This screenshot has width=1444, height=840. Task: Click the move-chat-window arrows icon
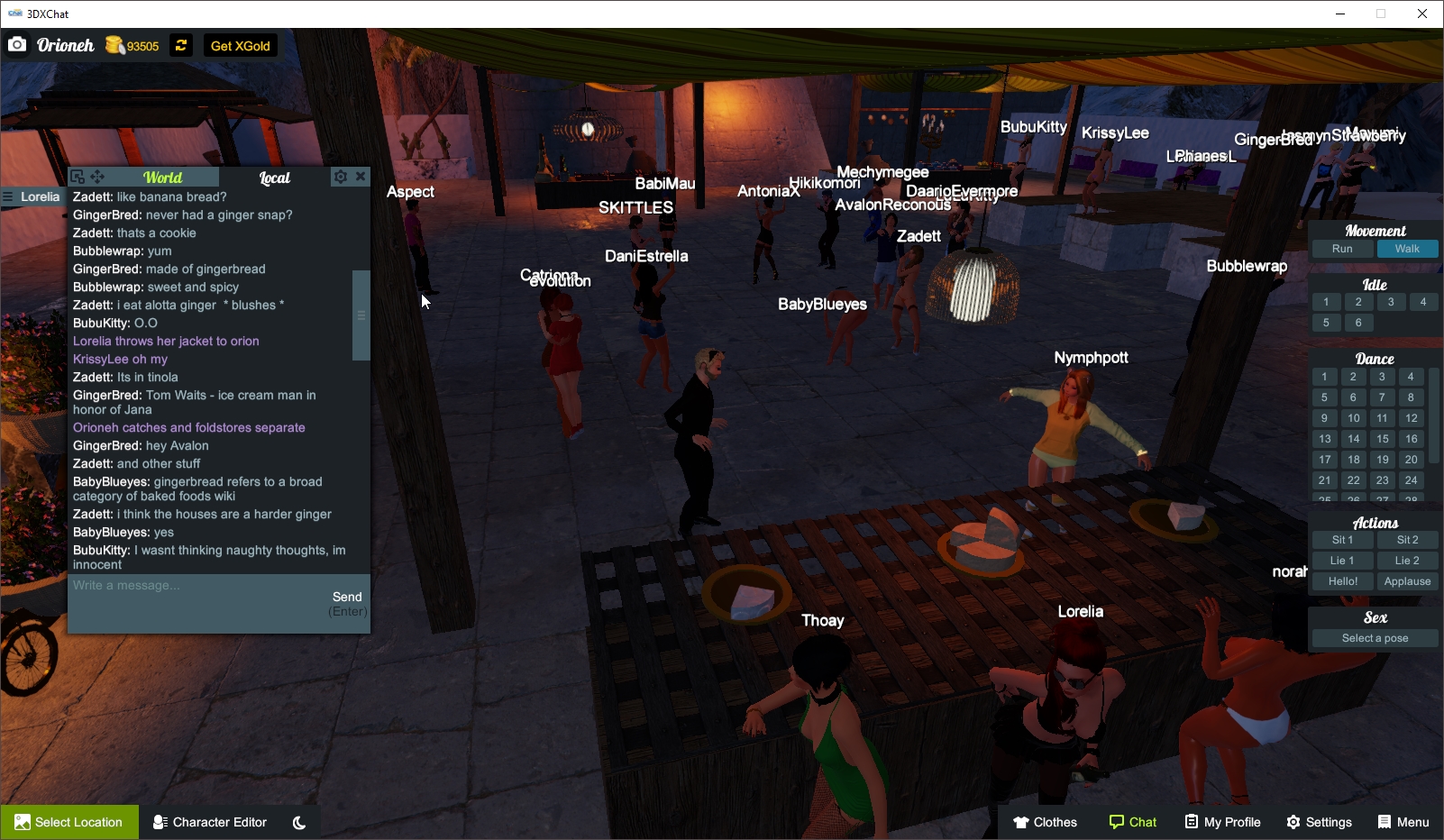[x=96, y=177]
